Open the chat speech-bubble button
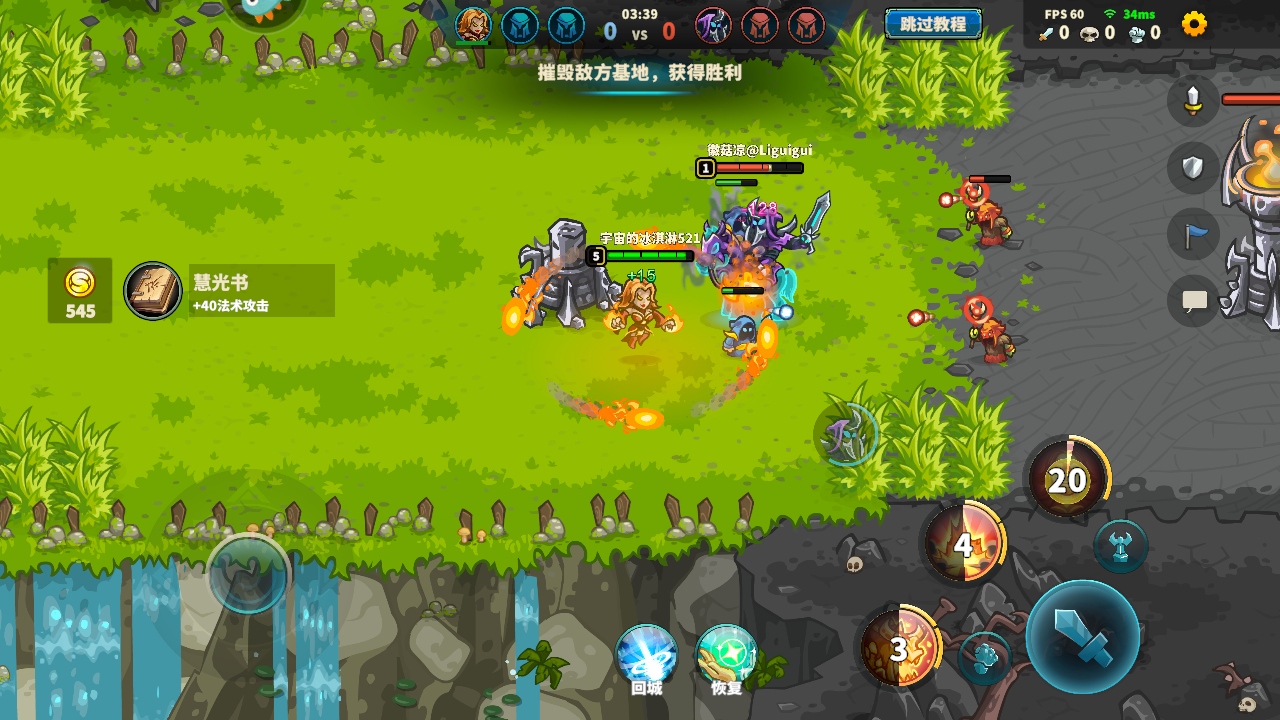 [1194, 301]
